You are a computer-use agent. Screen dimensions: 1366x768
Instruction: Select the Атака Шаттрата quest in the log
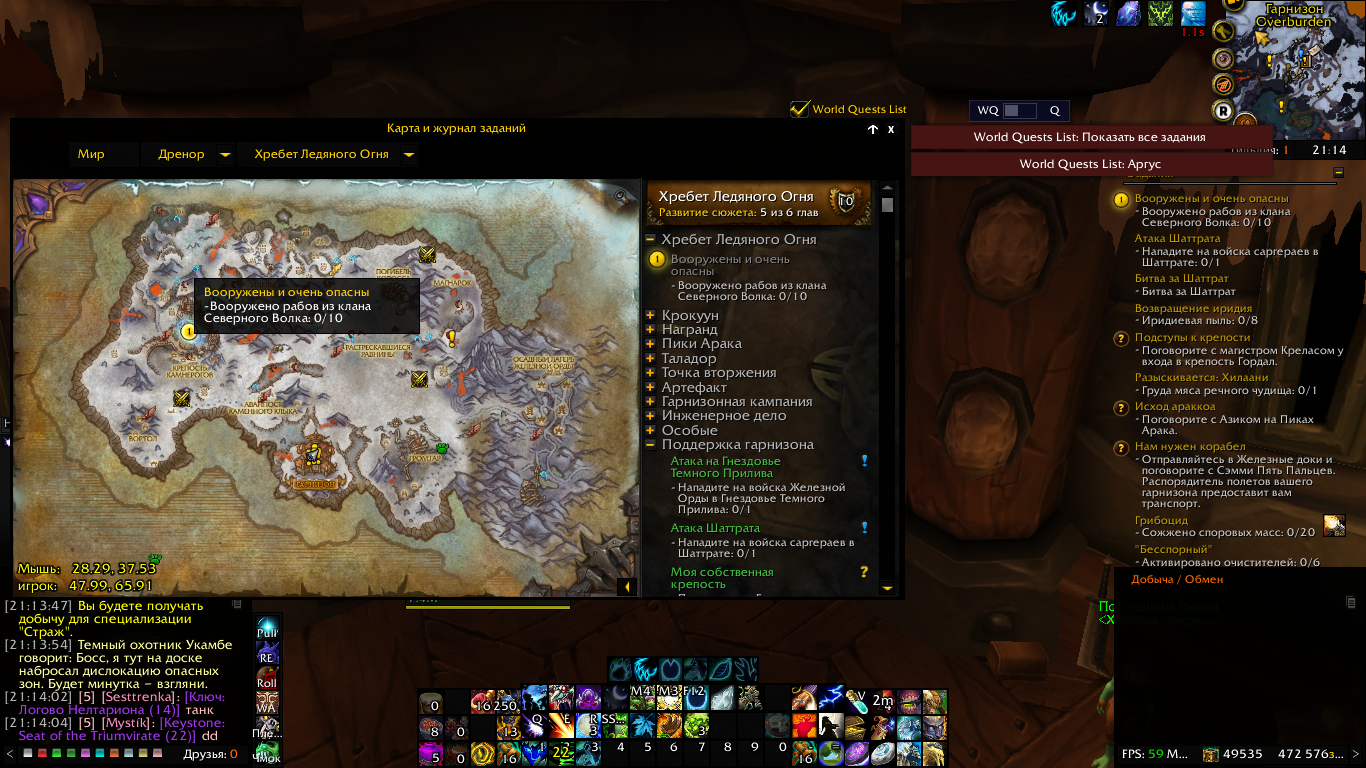pyautogui.click(x=715, y=528)
